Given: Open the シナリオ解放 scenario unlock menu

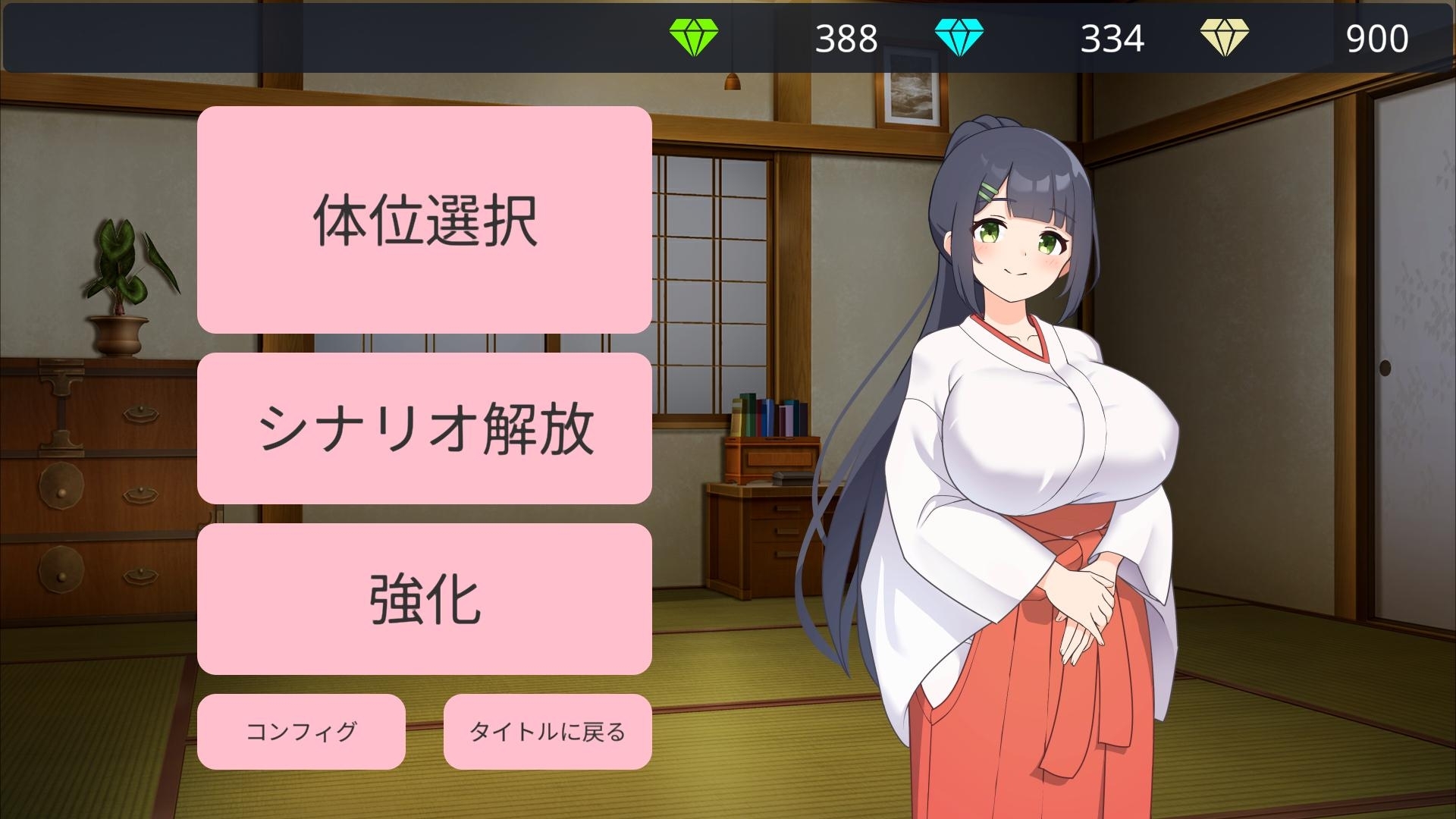Looking at the screenshot, I should 425,426.
